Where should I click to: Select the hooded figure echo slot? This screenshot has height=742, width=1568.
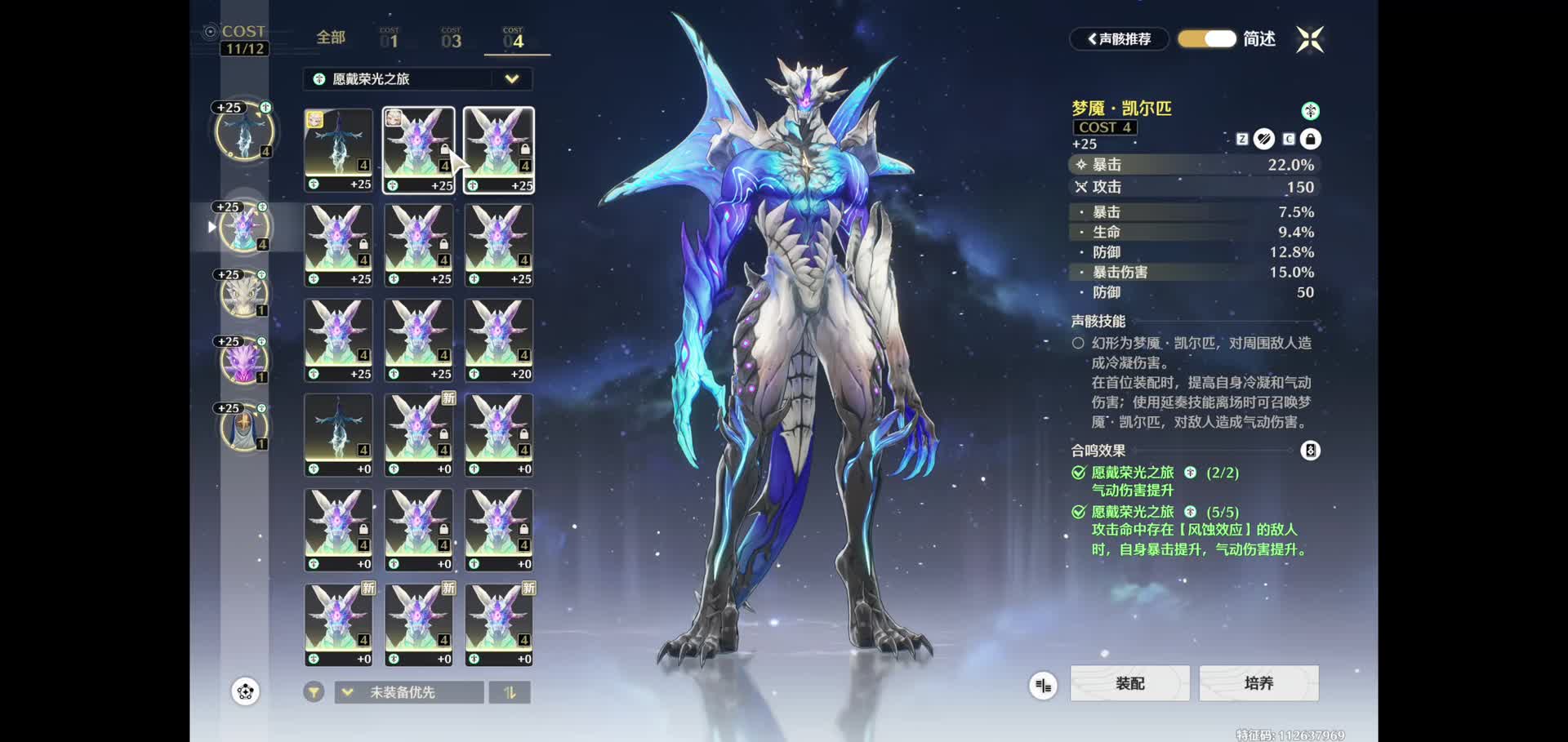point(243,427)
